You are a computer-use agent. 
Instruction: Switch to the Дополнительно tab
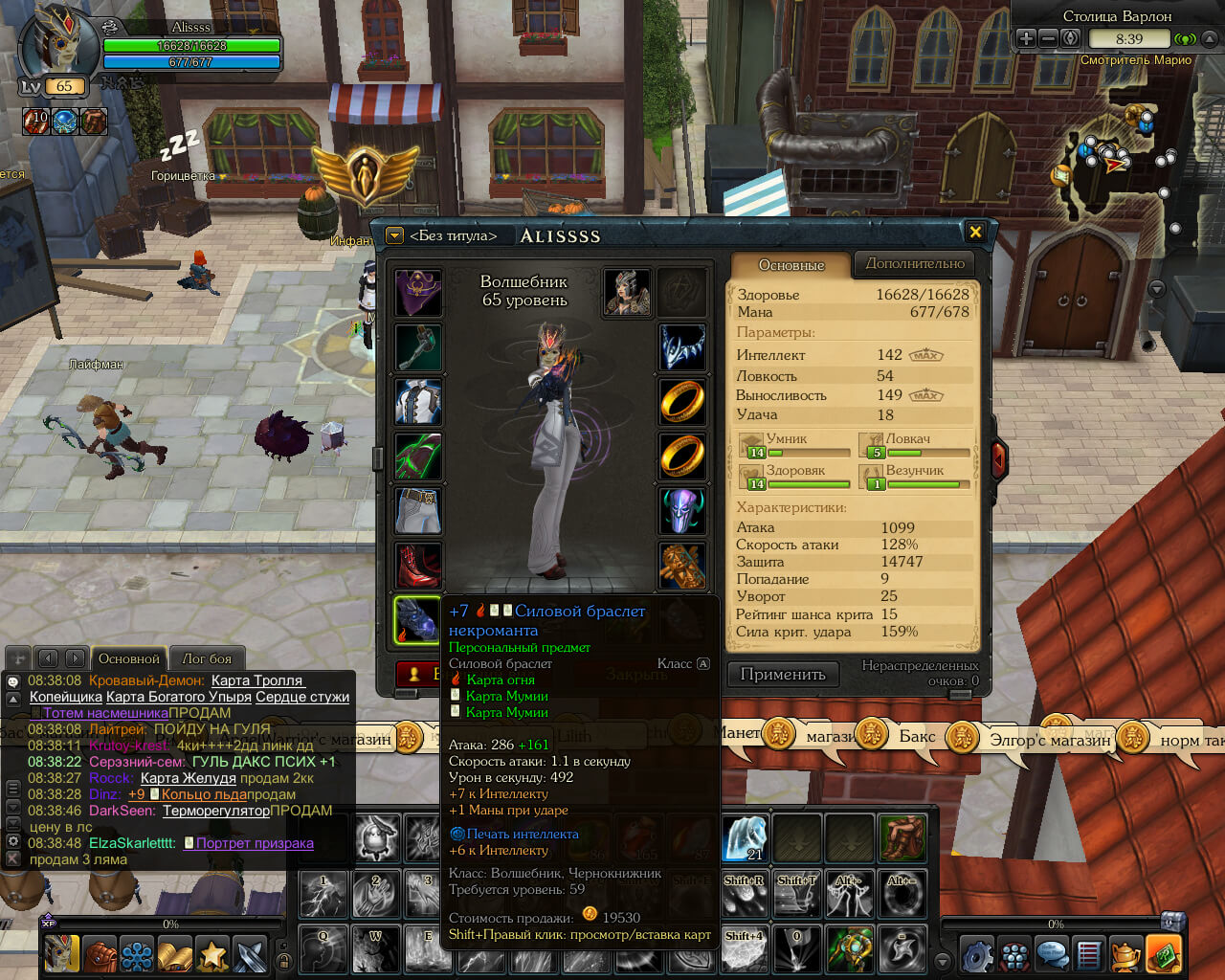pyautogui.click(x=915, y=263)
